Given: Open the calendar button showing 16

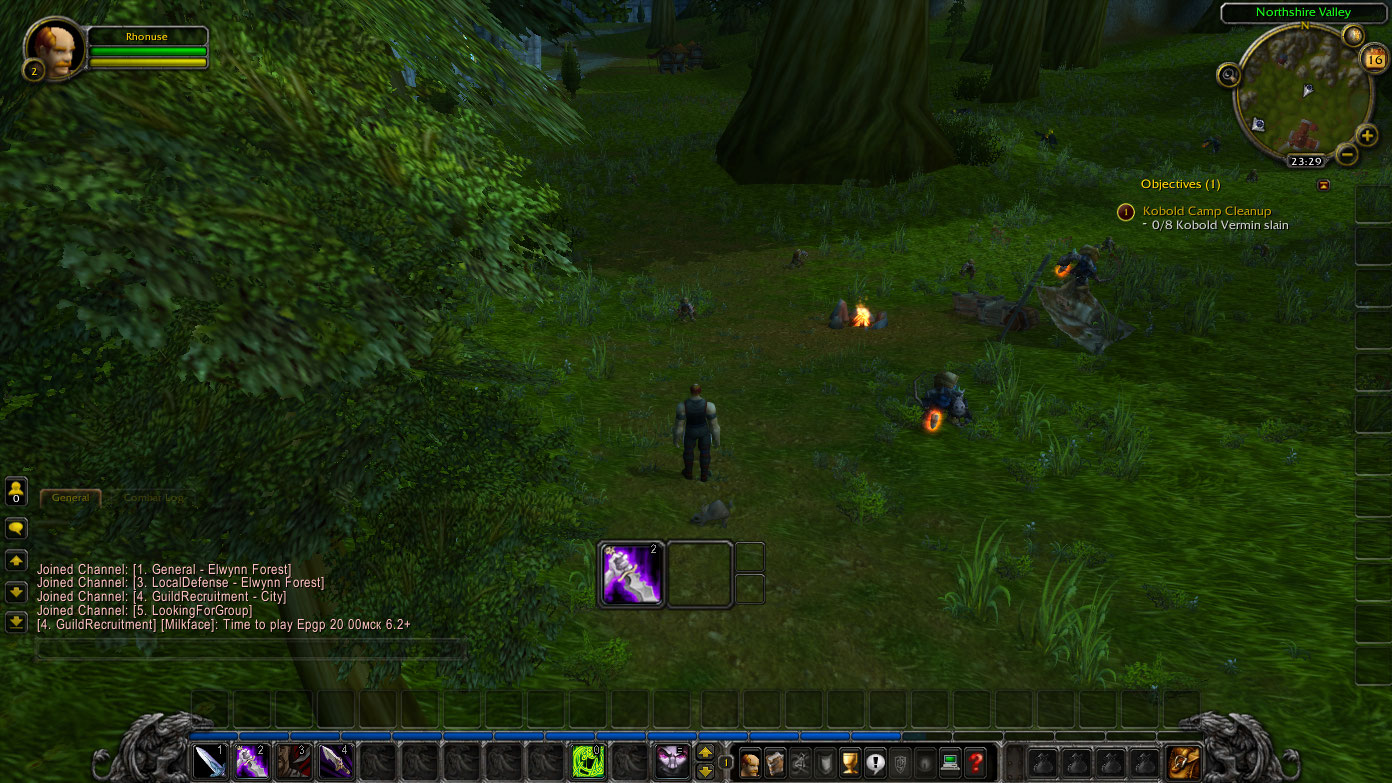Looking at the screenshot, I should [x=1374, y=59].
